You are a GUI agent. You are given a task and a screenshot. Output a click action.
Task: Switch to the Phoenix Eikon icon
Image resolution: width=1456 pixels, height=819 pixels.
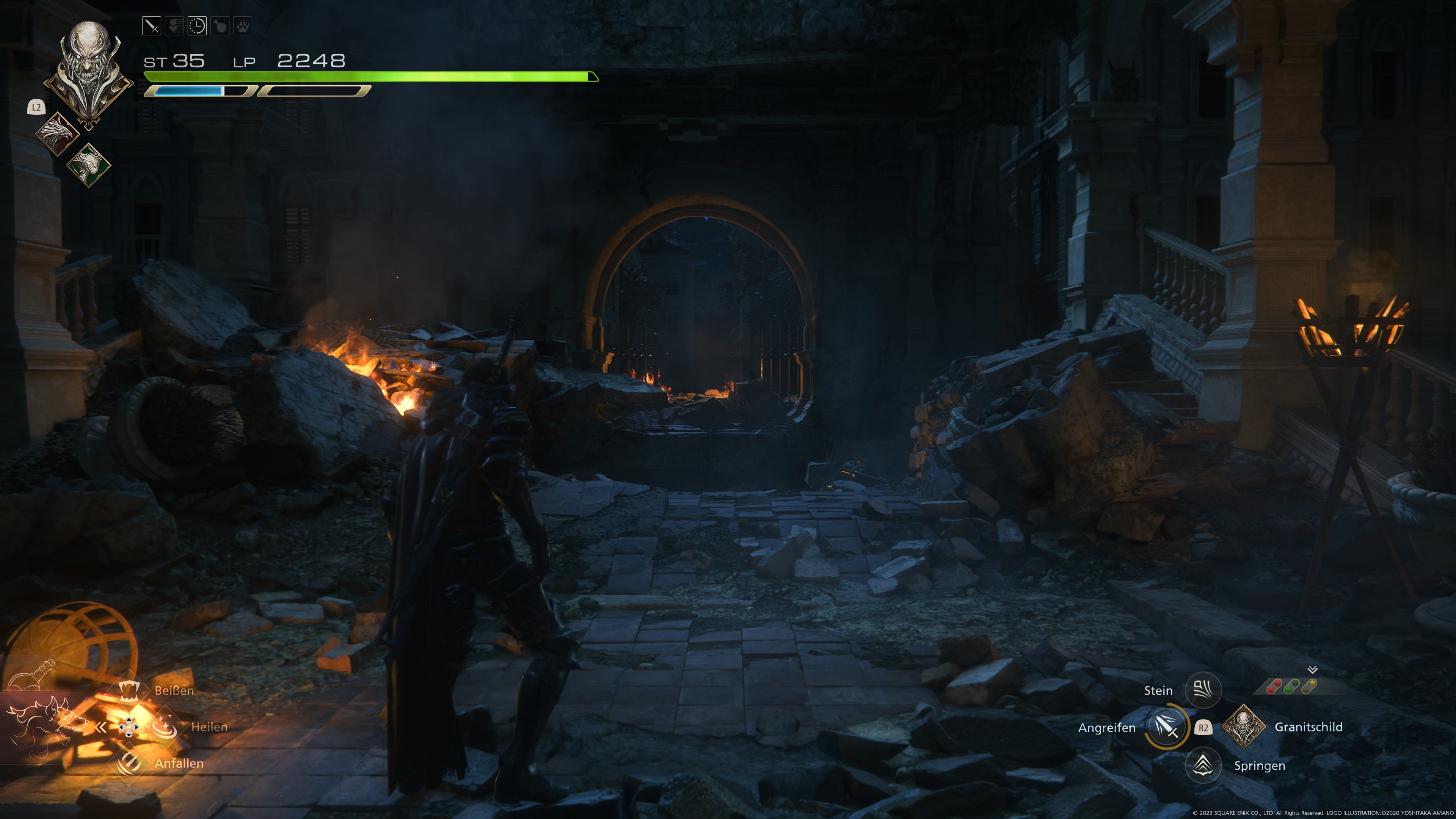pyautogui.click(x=57, y=133)
